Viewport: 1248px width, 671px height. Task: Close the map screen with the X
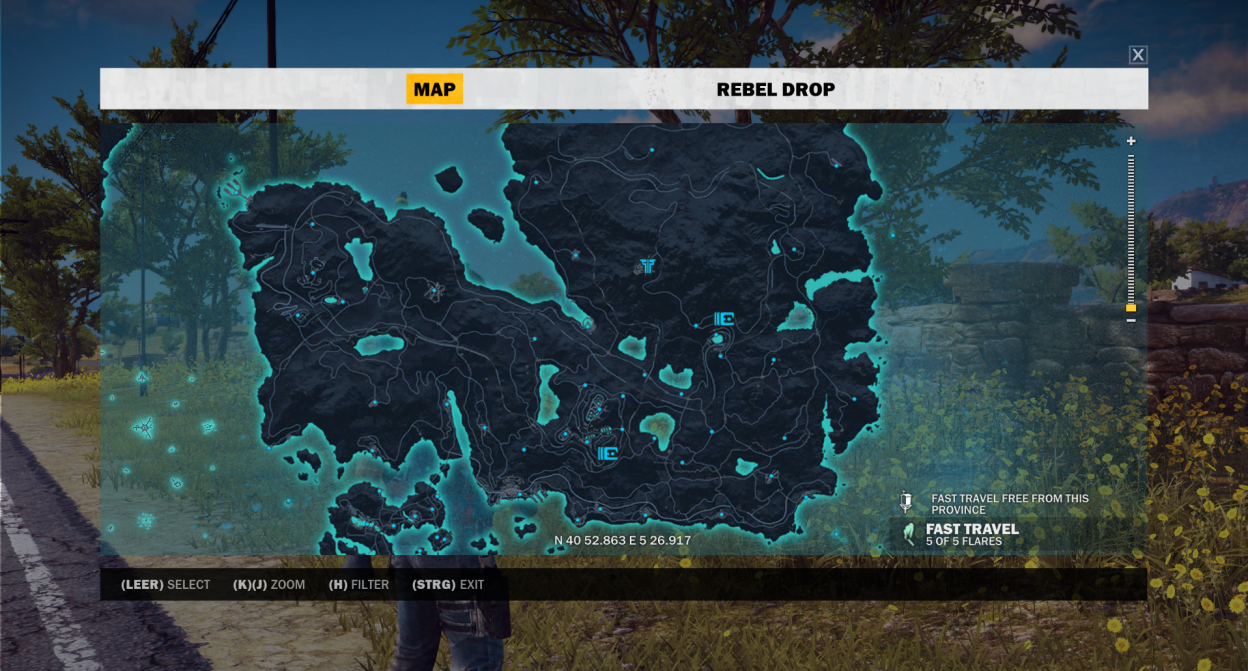[x=1138, y=55]
